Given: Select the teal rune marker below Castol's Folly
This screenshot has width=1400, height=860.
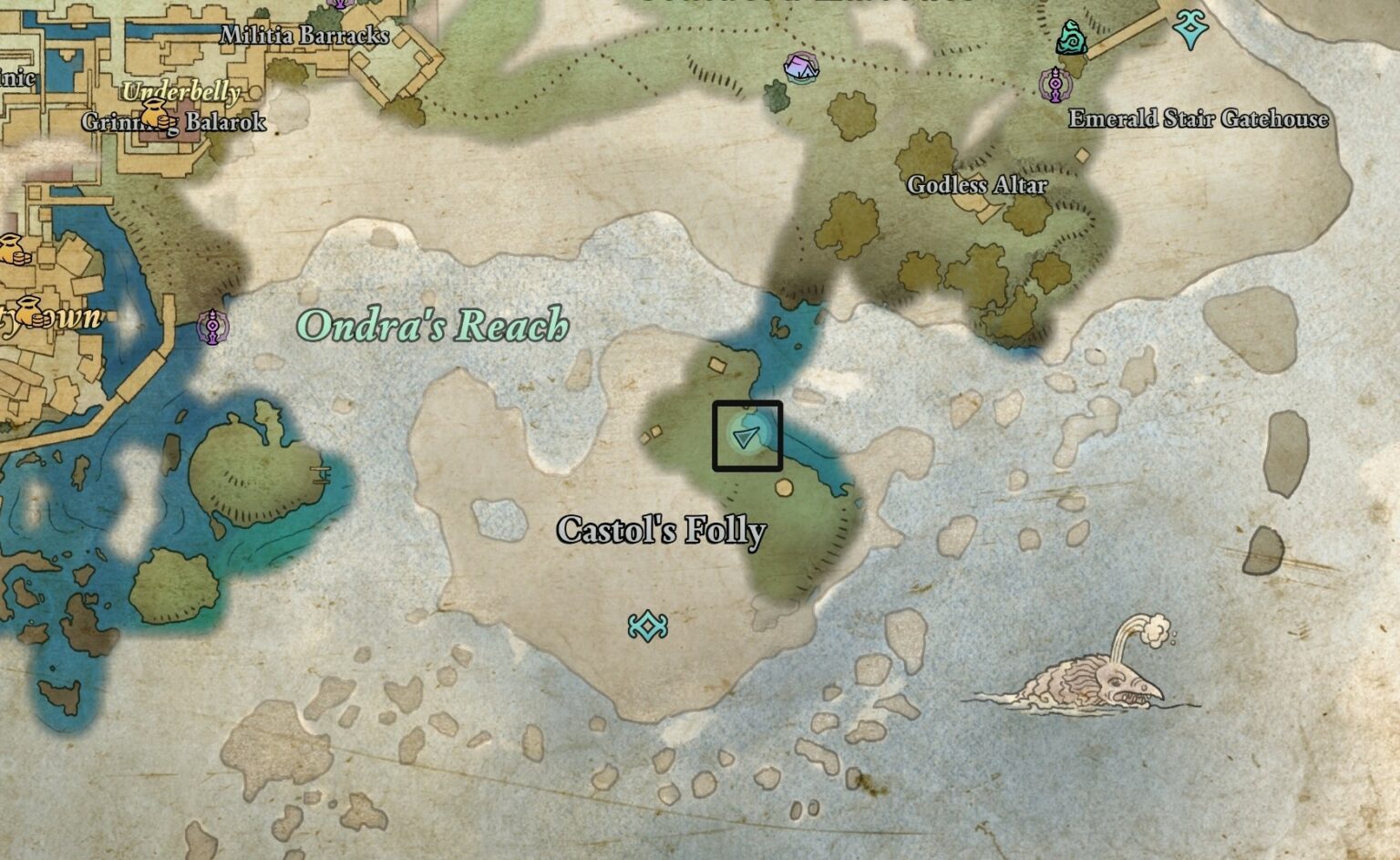Looking at the screenshot, I should coord(647,626).
